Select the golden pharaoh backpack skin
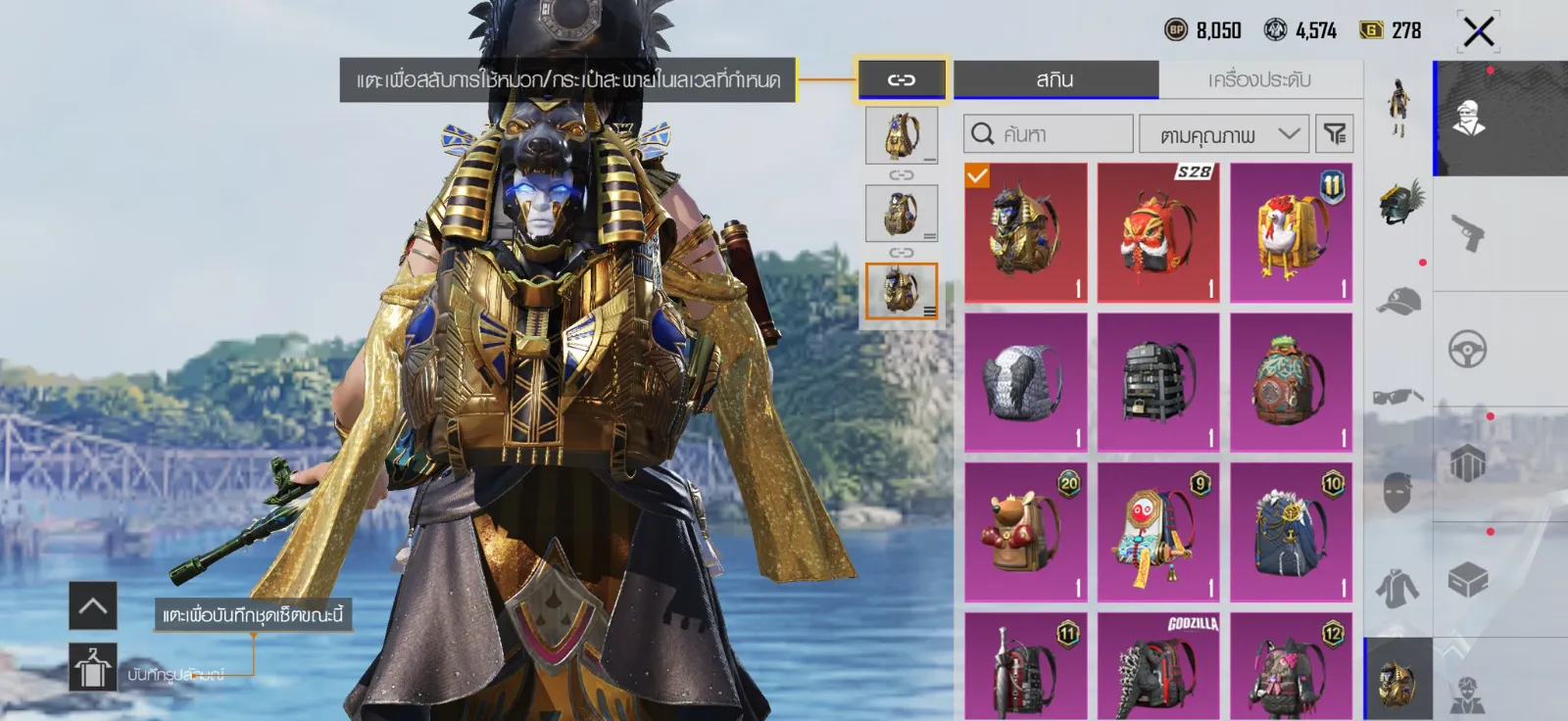This screenshot has height=721, width=1568. [x=1025, y=232]
